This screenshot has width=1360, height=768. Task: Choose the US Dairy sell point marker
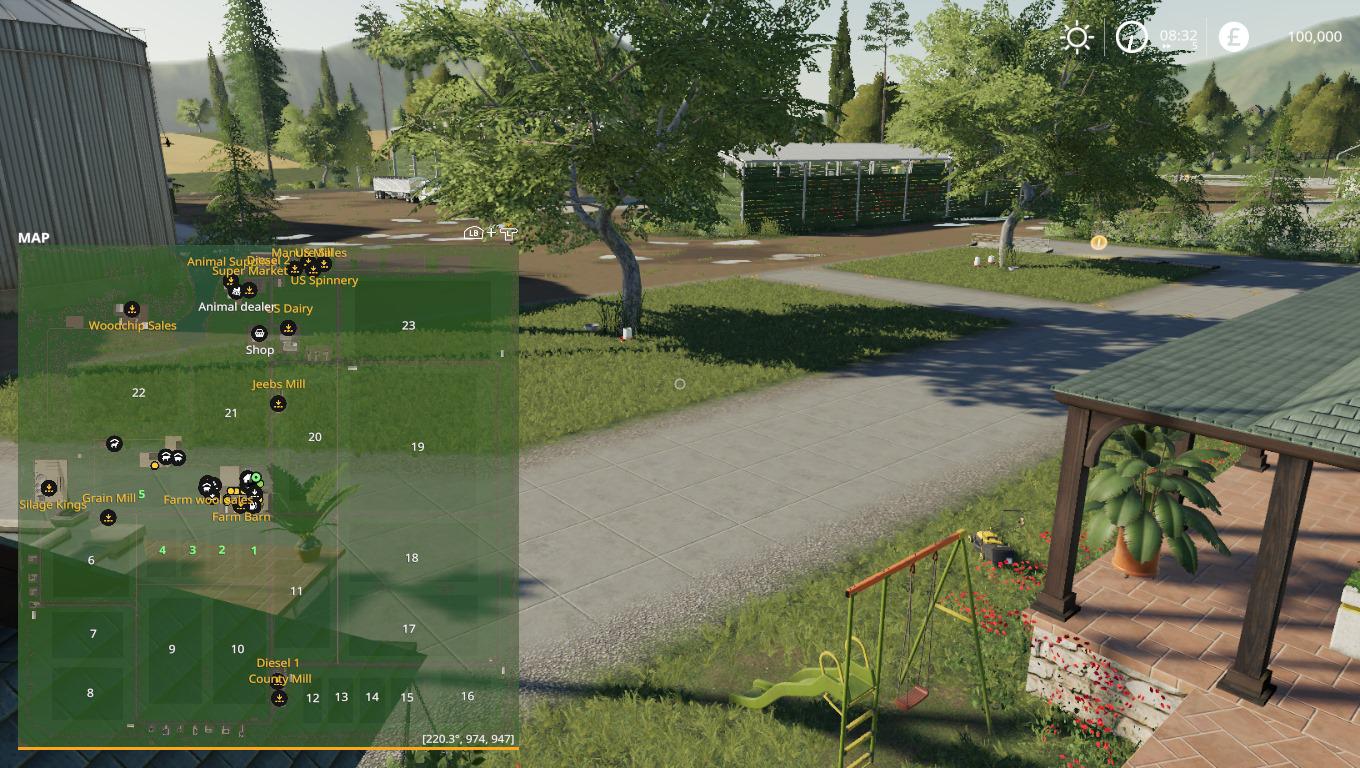coord(288,328)
